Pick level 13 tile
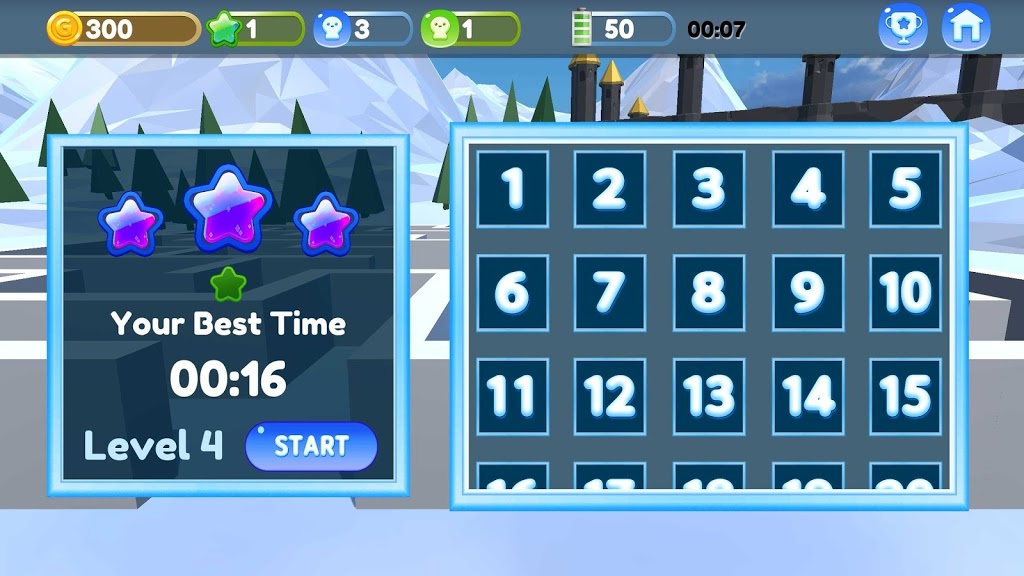The image size is (1024, 576). pos(709,396)
